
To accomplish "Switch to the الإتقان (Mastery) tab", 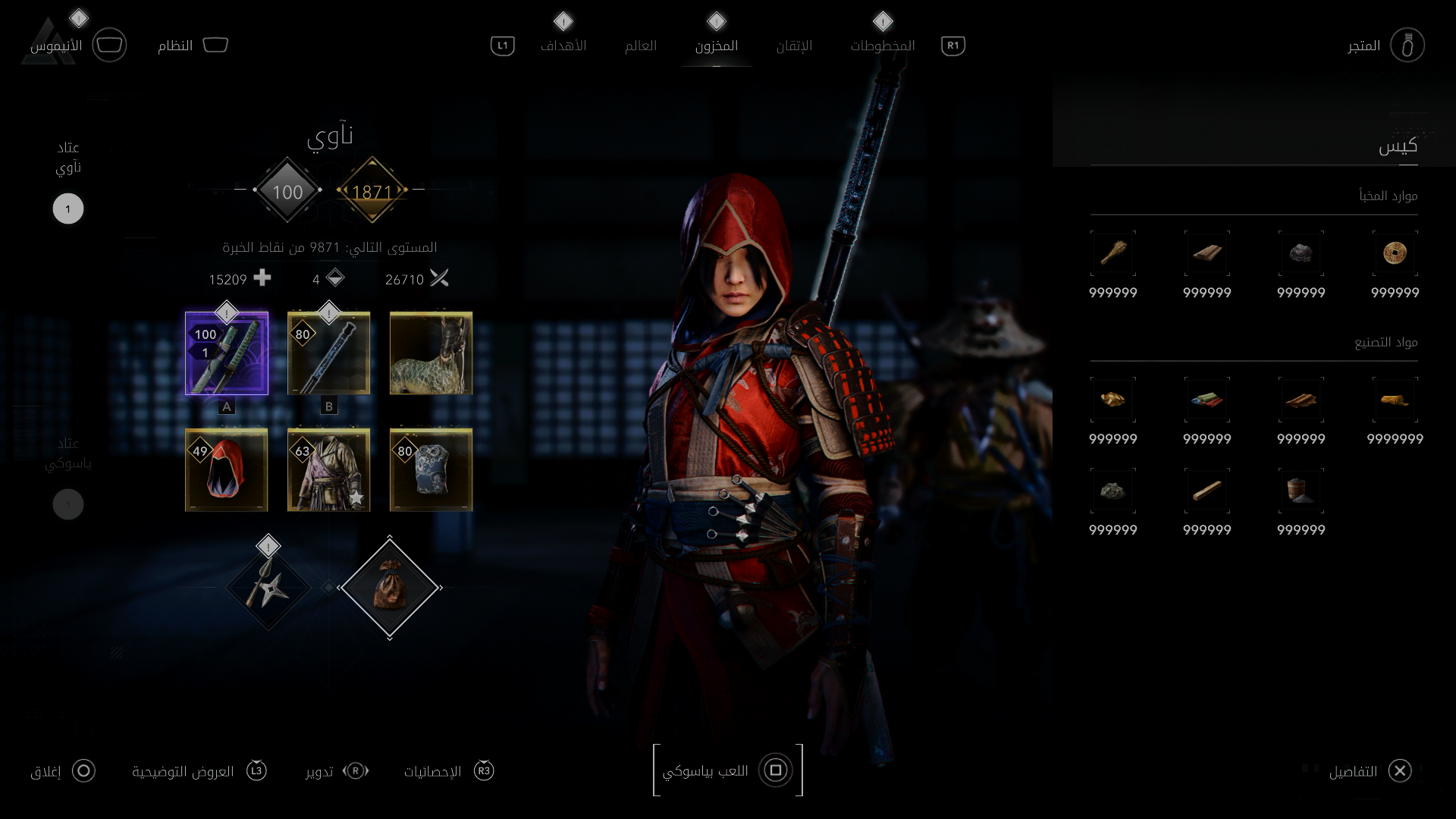I will click(794, 45).
